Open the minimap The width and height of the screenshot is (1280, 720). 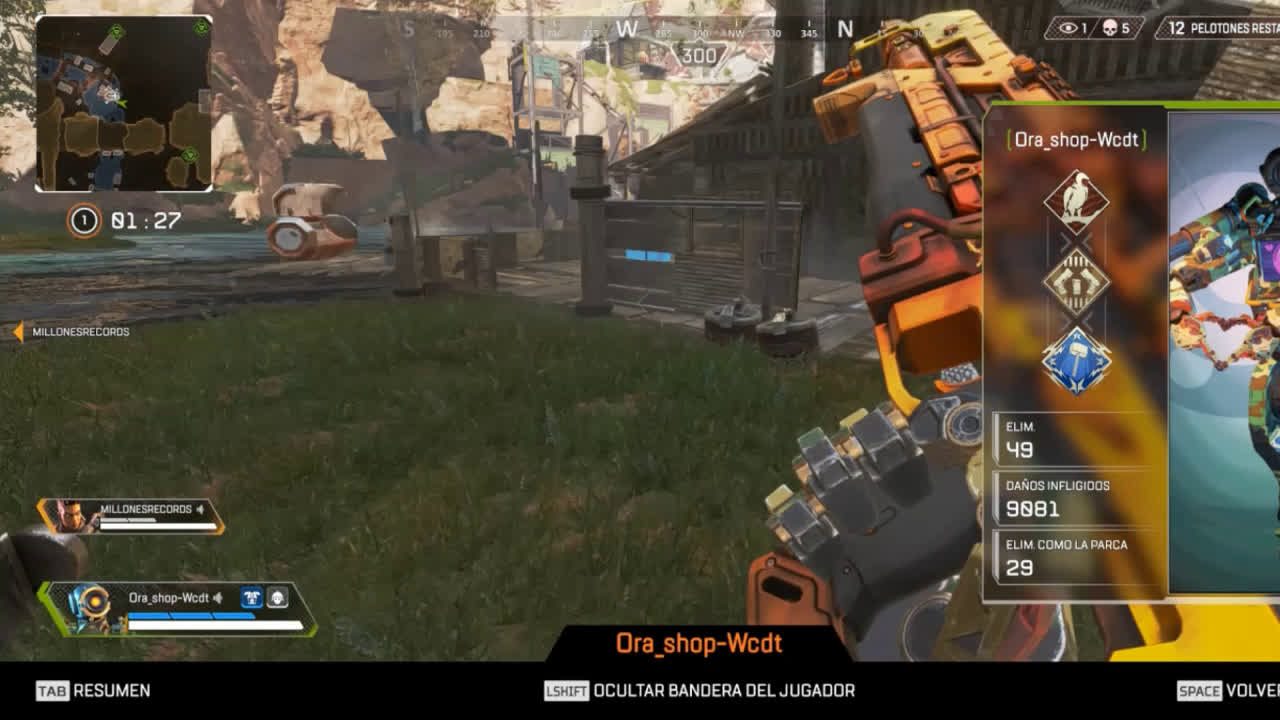(x=124, y=104)
